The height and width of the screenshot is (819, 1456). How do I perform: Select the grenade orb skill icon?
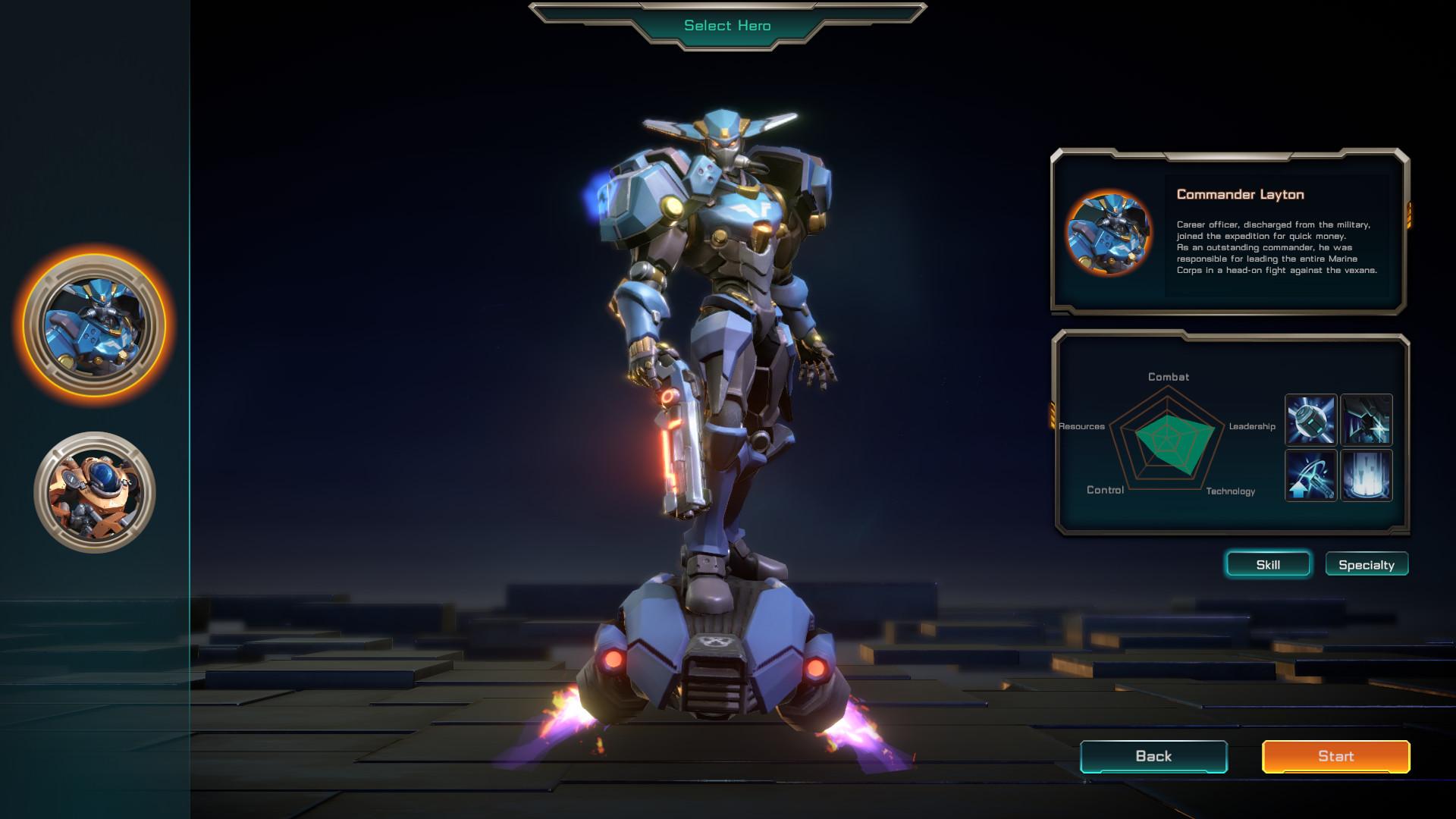(1310, 419)
